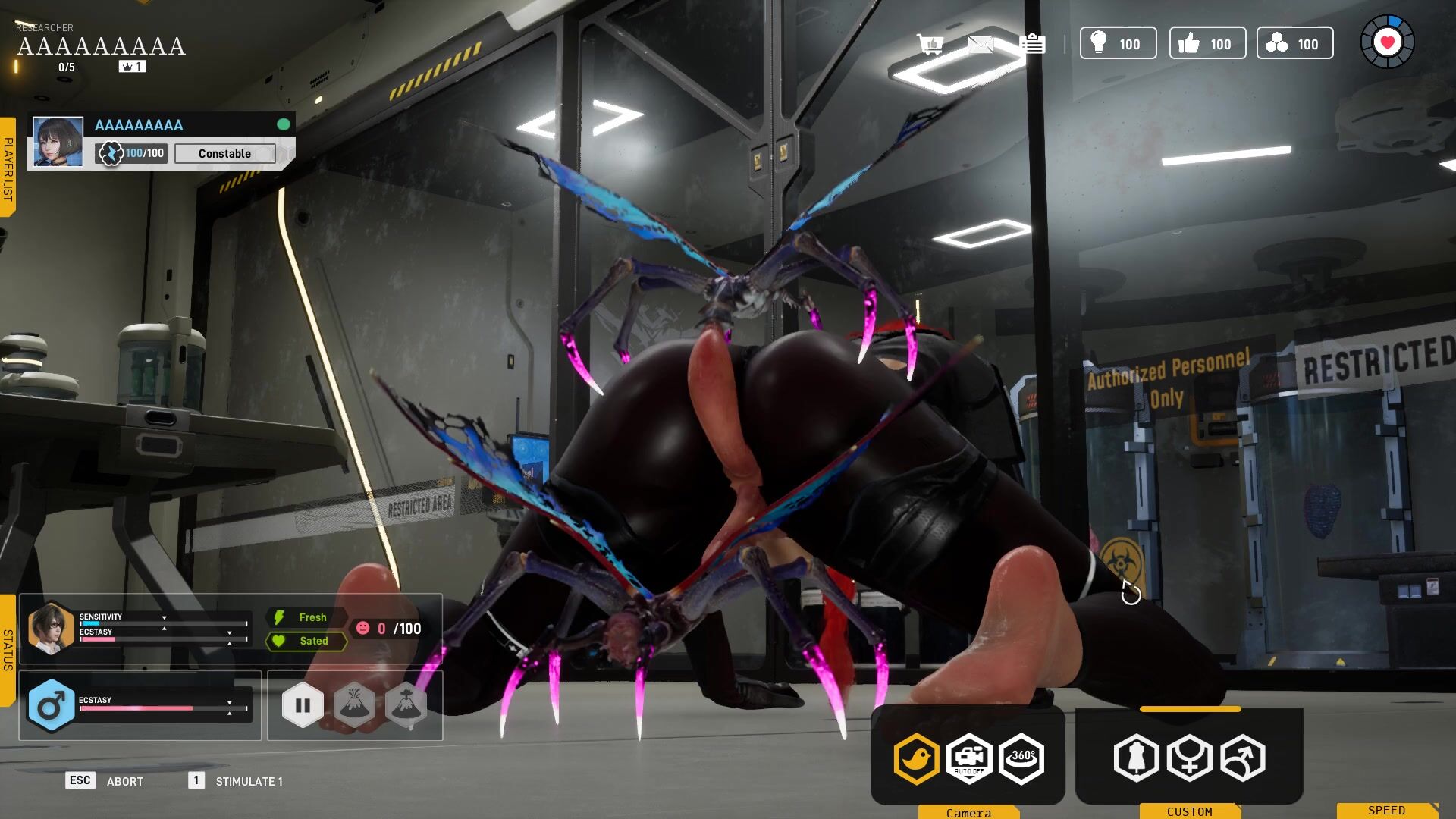Screen dimensions: 1456x819
Task: Expand the Status side tab
Action: tap(8, 650)
